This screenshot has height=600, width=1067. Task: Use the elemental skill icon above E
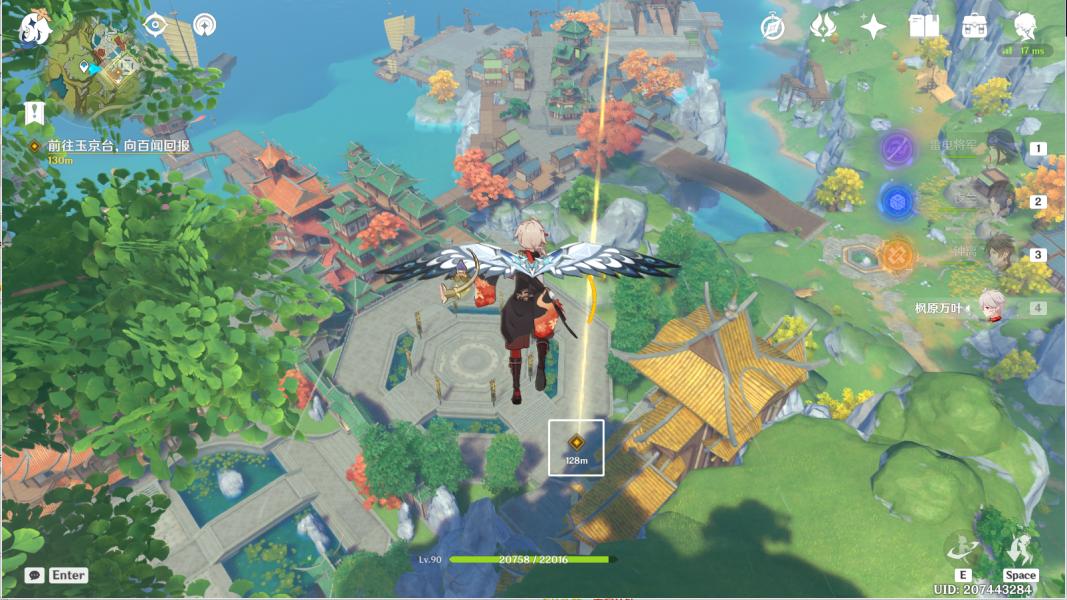[x=962, y=547]
